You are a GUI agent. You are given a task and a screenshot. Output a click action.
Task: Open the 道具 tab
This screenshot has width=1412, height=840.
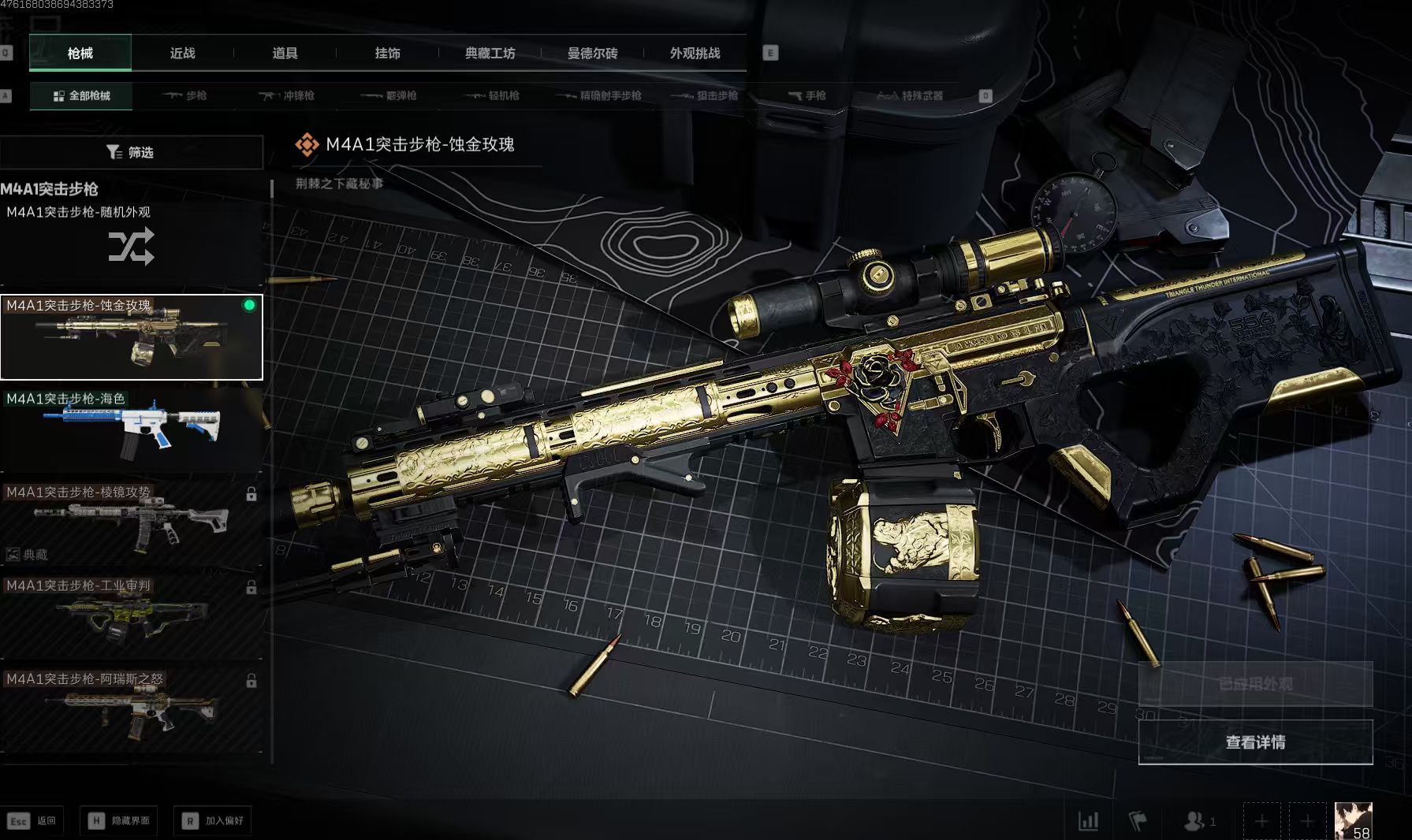(x=285, y=54)
